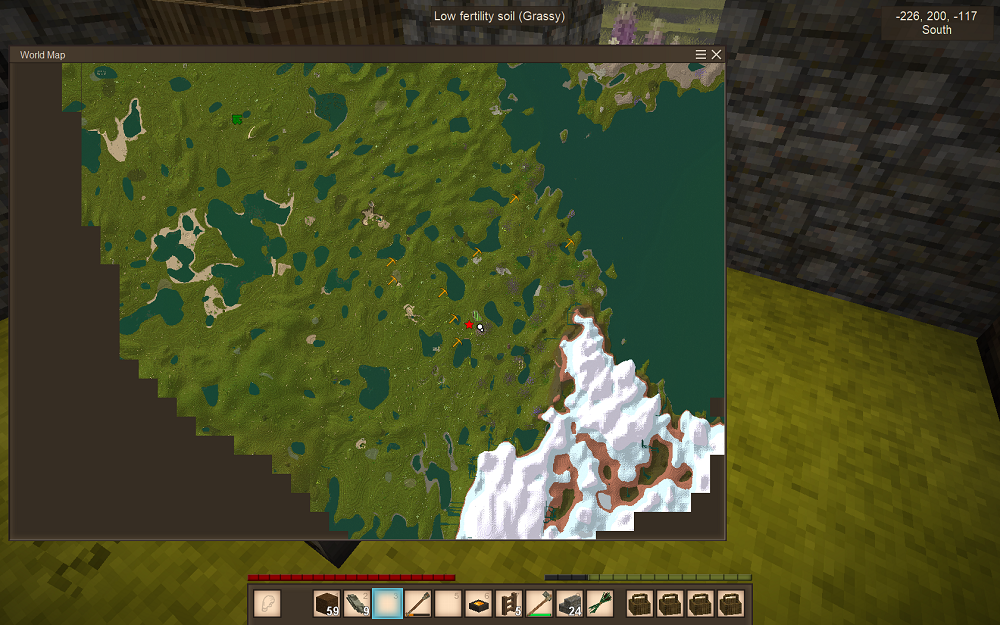
Task: Close the World Map window
Action: click(x=717, y=55)
